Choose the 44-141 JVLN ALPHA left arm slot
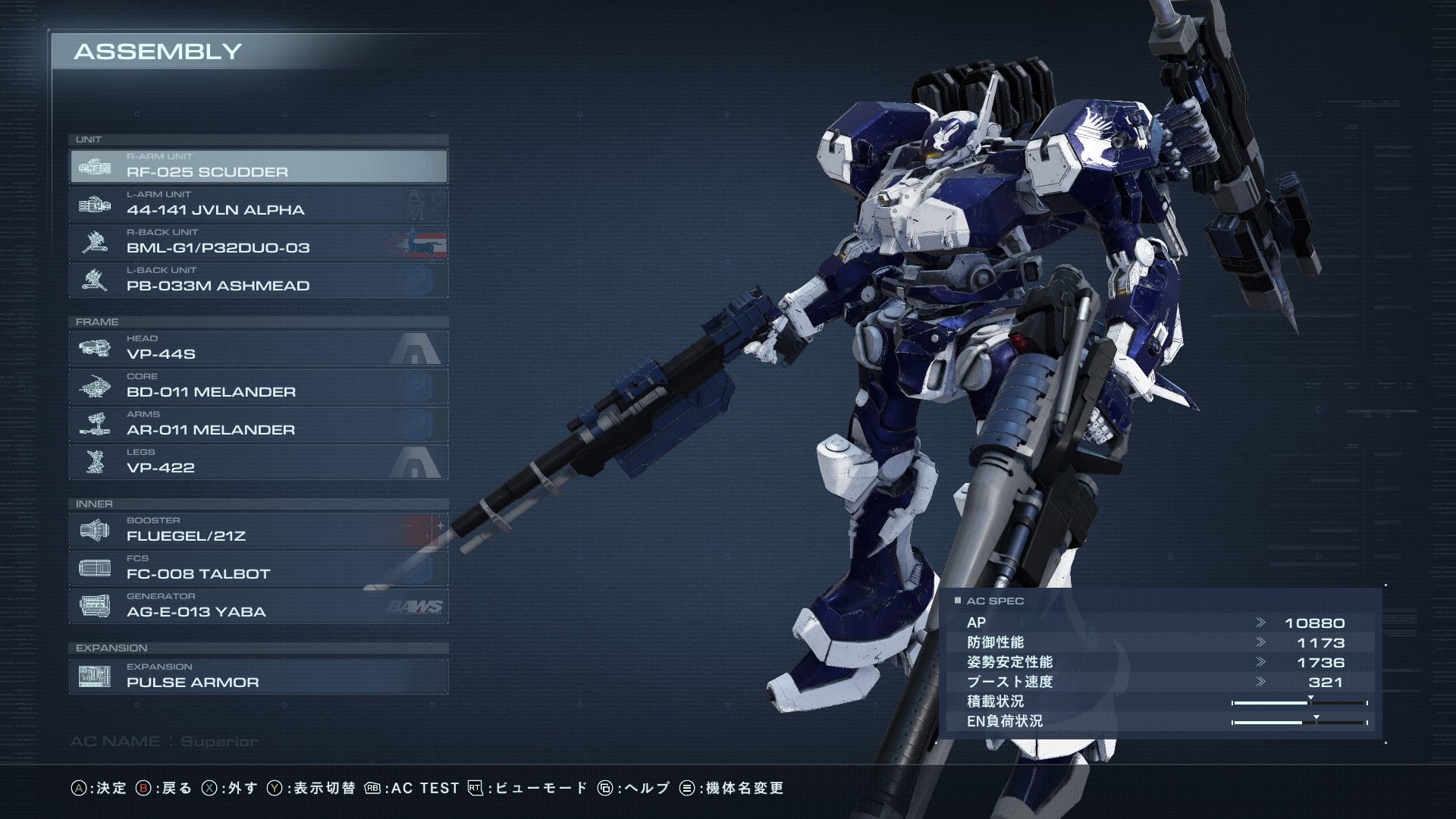Screen dimensions: 1456x819 pos(258,204)
